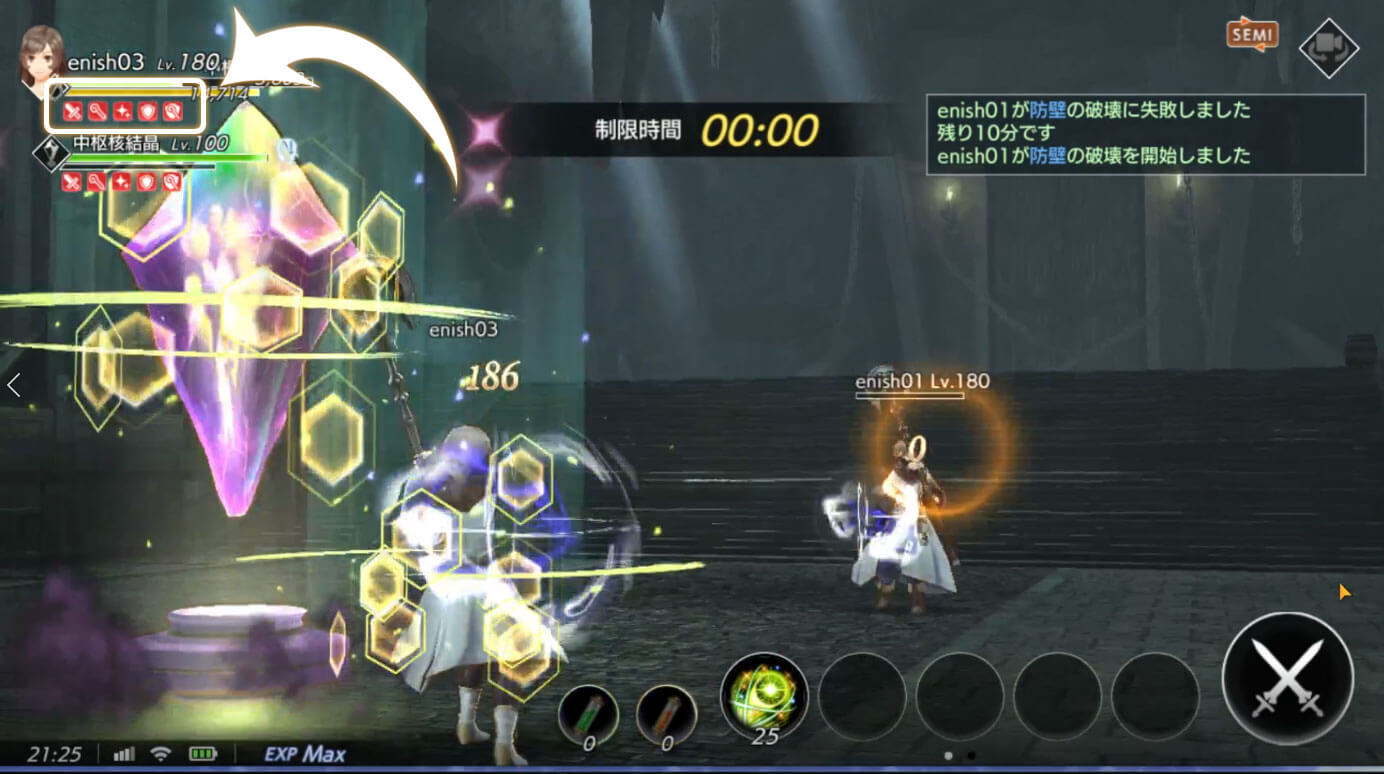Attack with the crossed swords button

(x=1287, y=678)
